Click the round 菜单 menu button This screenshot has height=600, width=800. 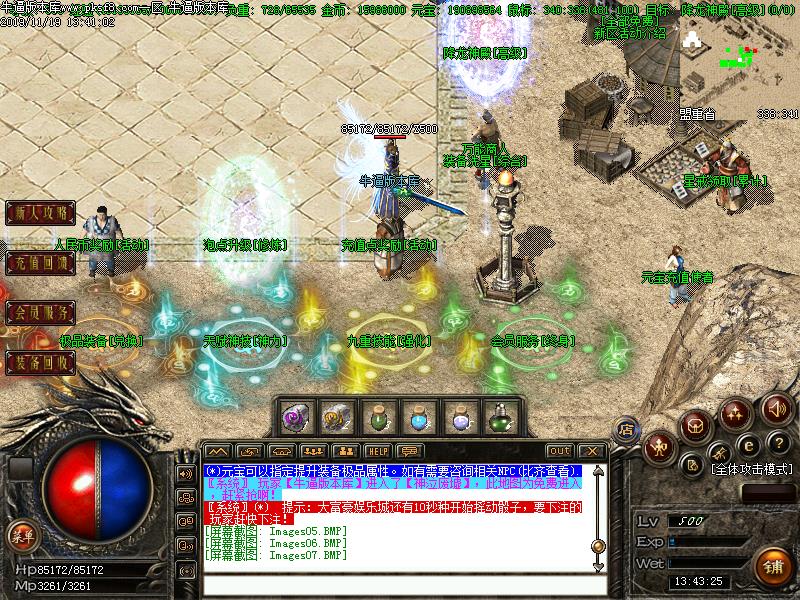pyautogui.click(x=21, y=536)
